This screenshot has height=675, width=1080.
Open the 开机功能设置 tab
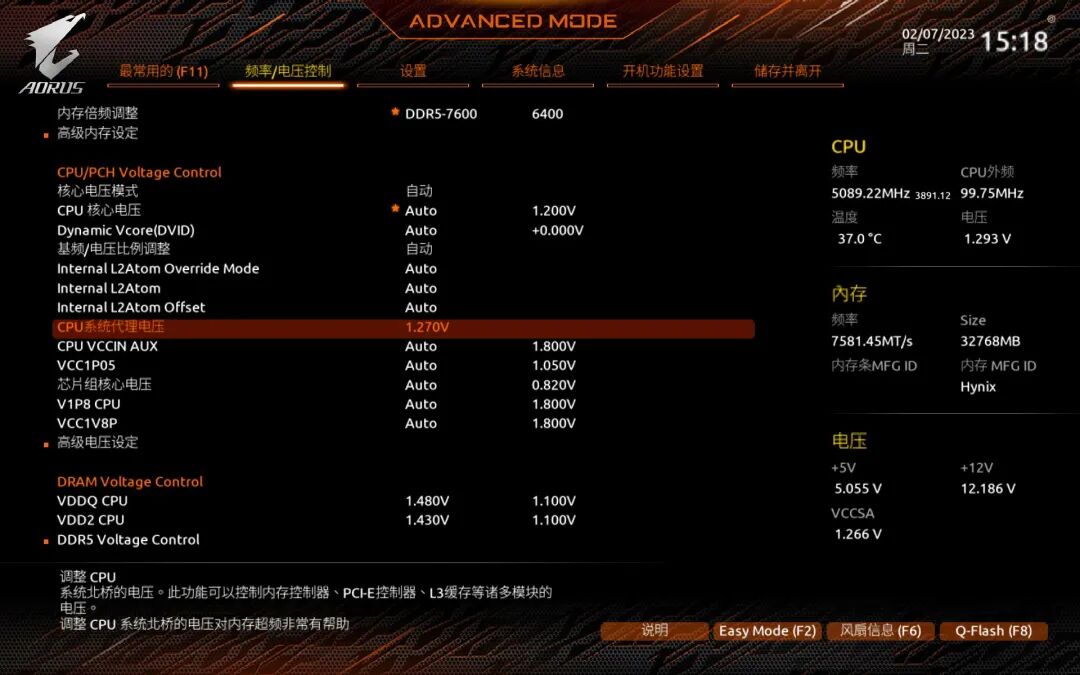point(662,71)
